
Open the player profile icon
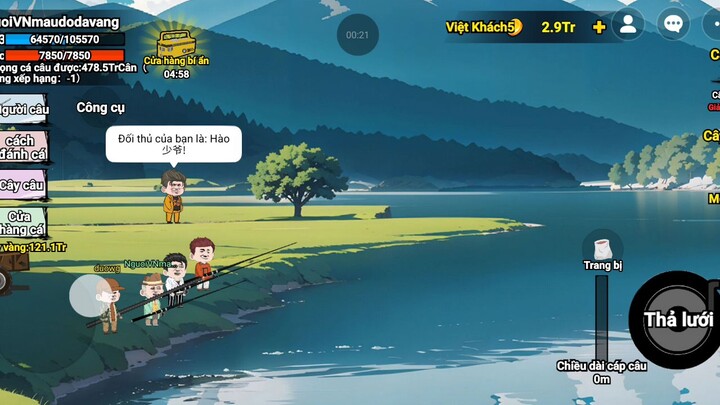tap(628, 25)
